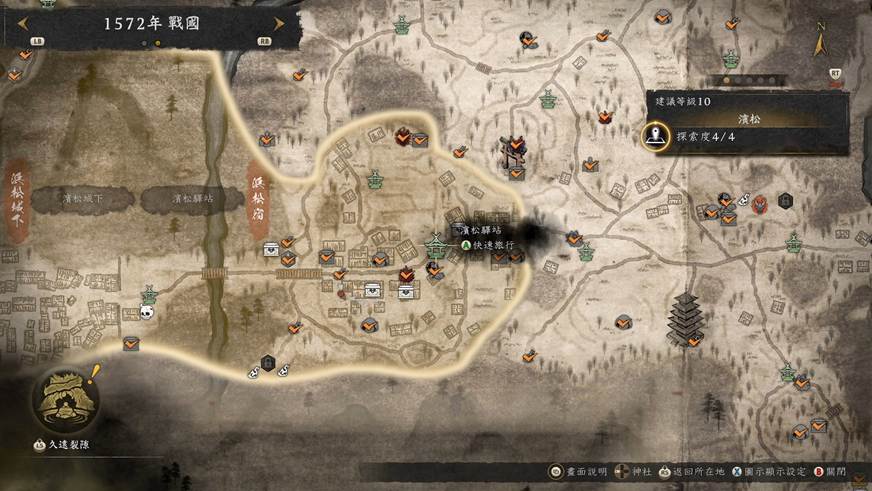Click the north compass indicator

click(820, 44)
